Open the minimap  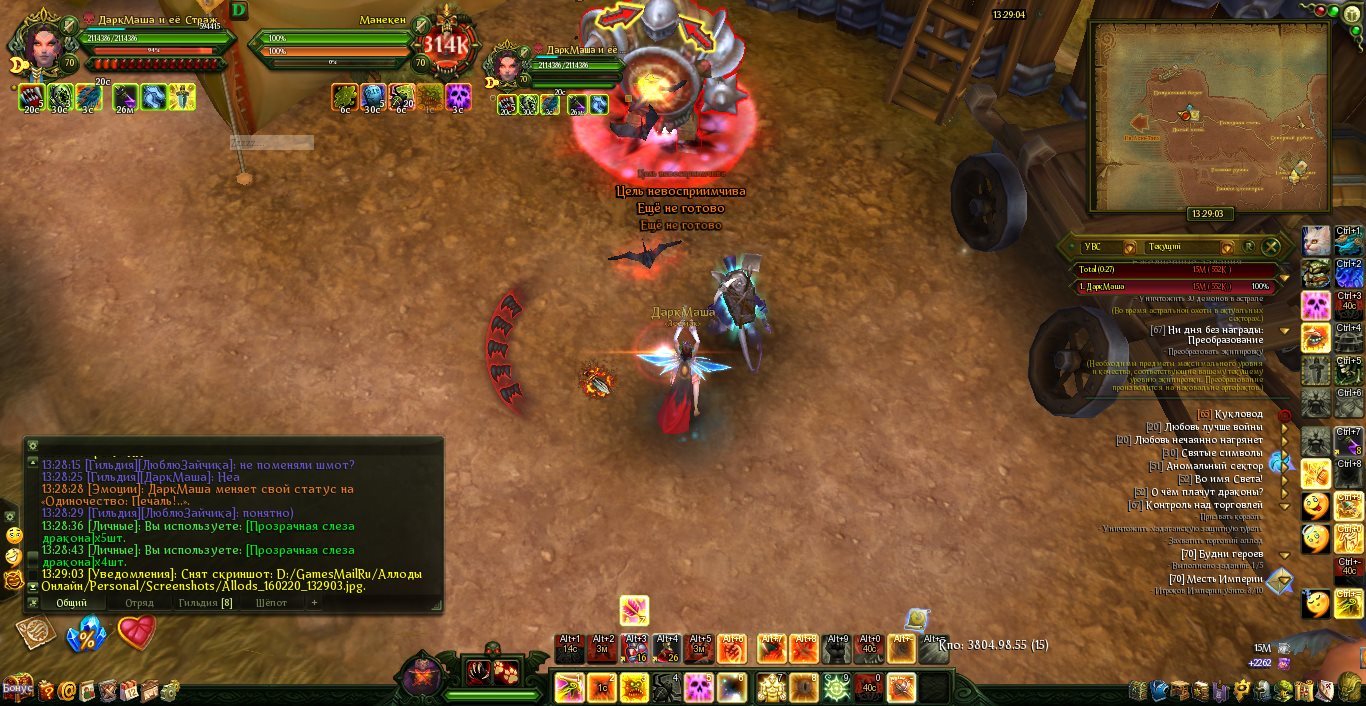1208,117
